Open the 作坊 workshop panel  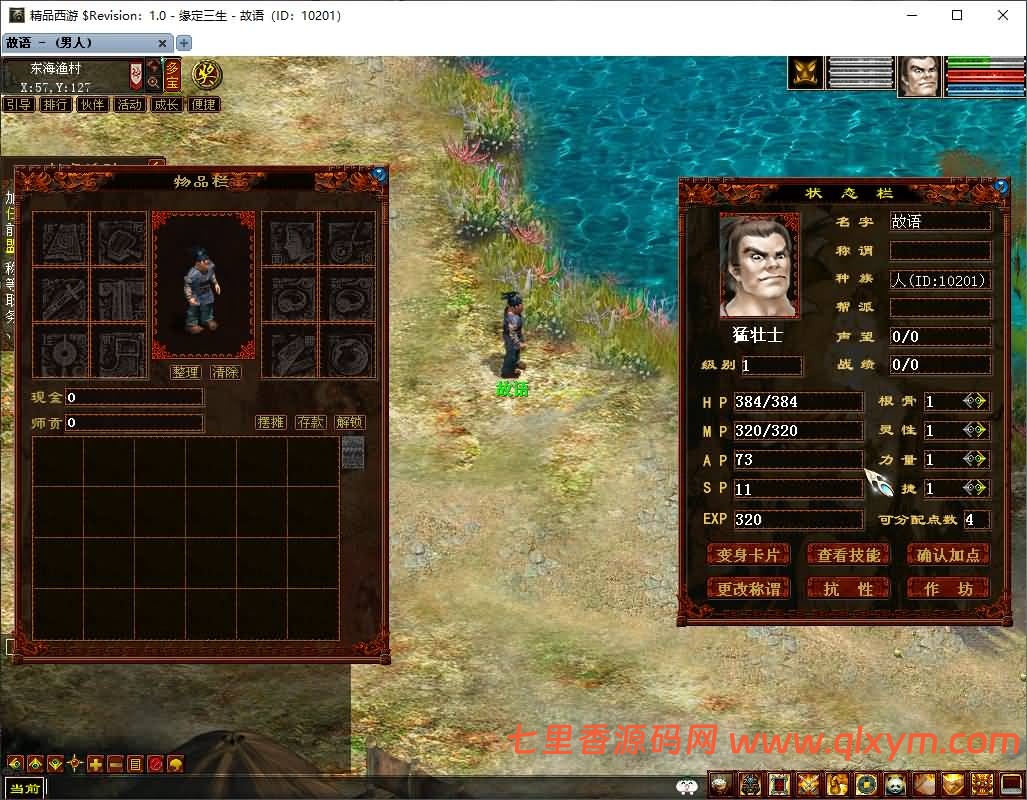click(948, 589)
